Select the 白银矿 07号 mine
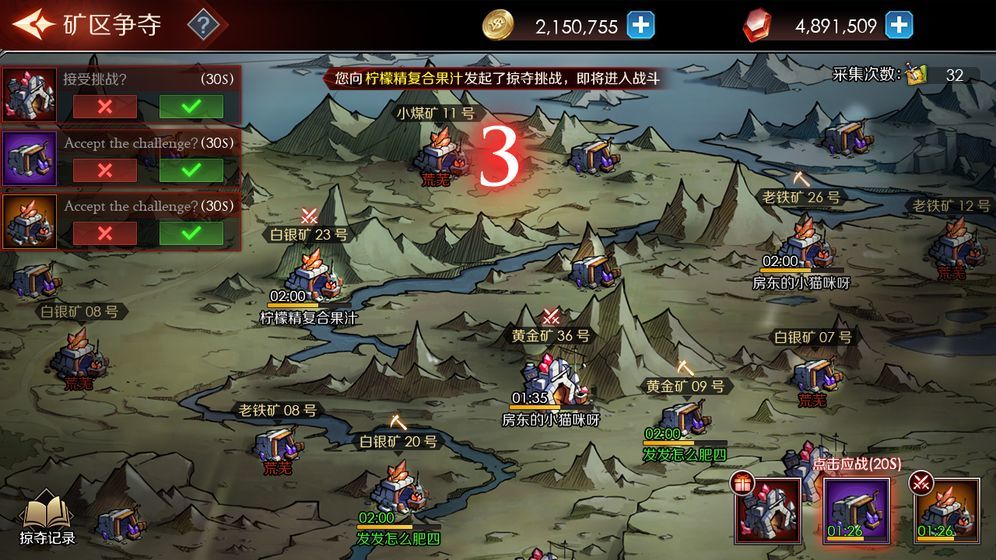This screenshot has width=996, height=560. click(812, 373)
